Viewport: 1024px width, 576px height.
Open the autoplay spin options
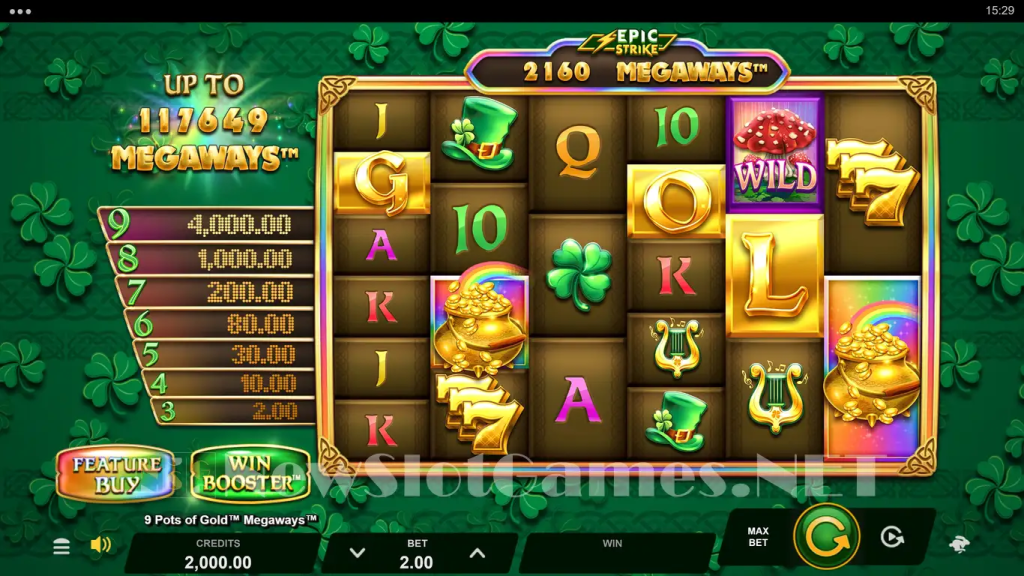[892, 537]
